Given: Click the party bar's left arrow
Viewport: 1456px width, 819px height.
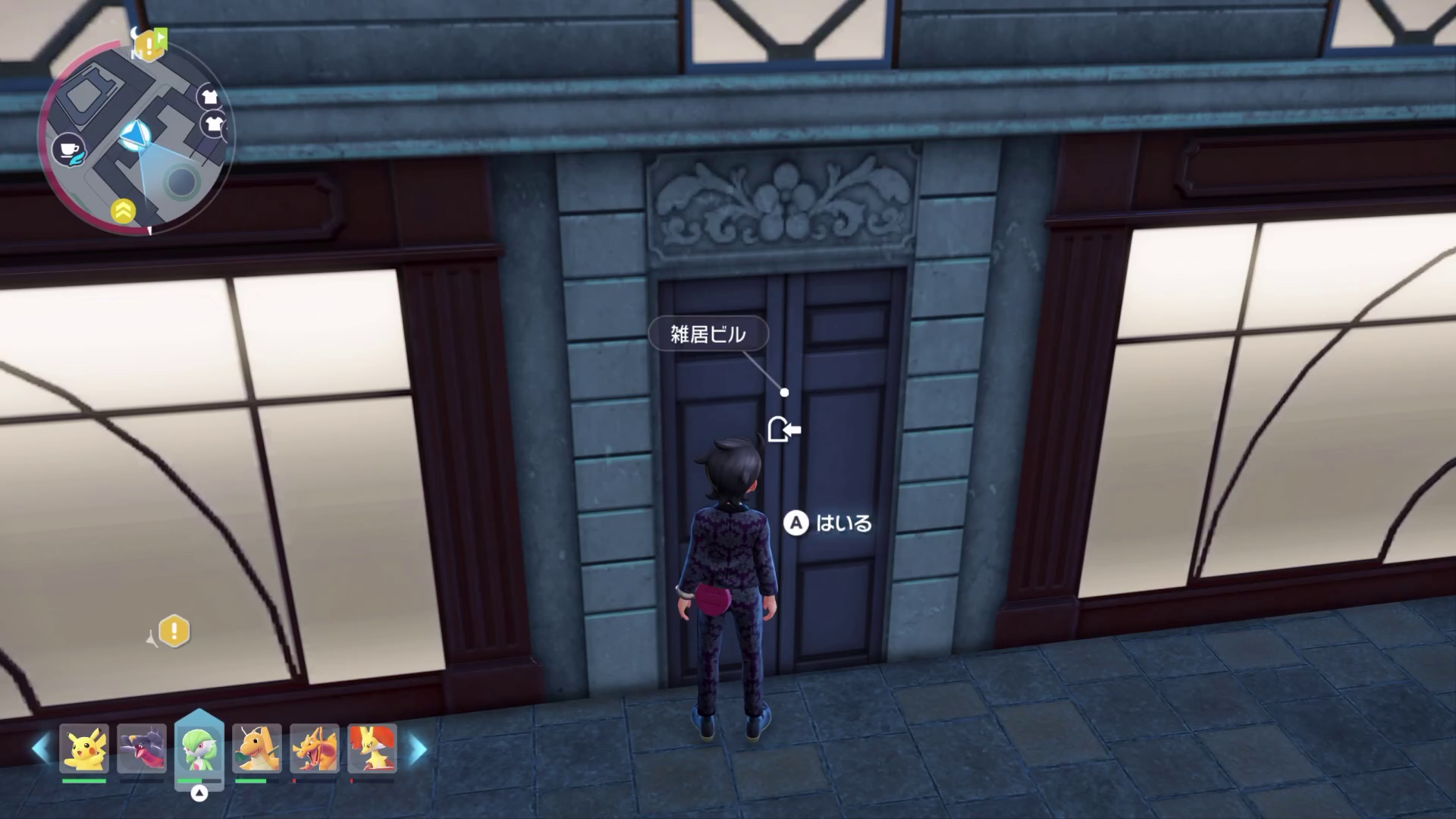Looking at the screenshot, I should (39, 749).
